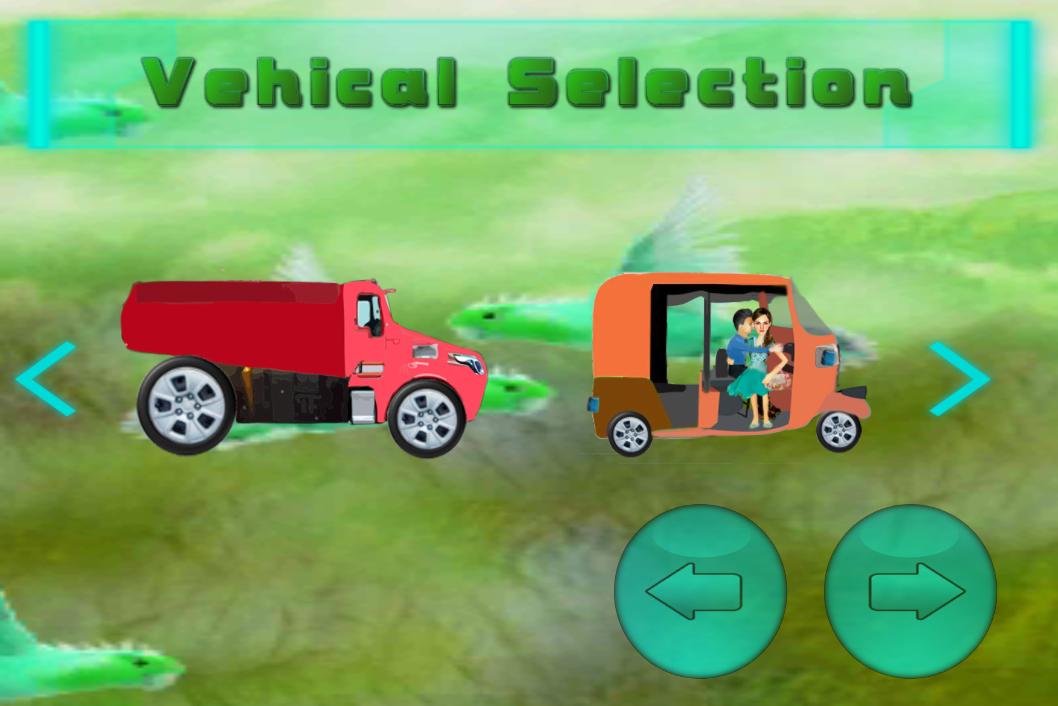
Task: Click the cyan right chevron arrow
Action: coord(958,379)
